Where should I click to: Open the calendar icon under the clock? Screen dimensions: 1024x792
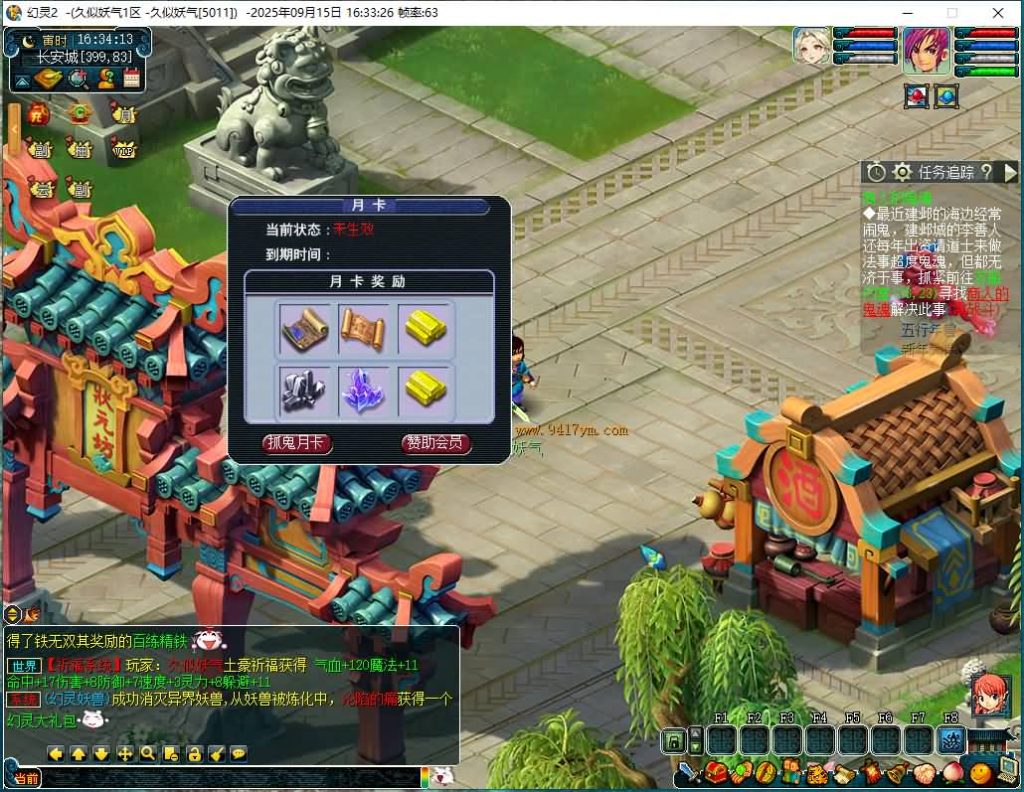tap(131, 79)
